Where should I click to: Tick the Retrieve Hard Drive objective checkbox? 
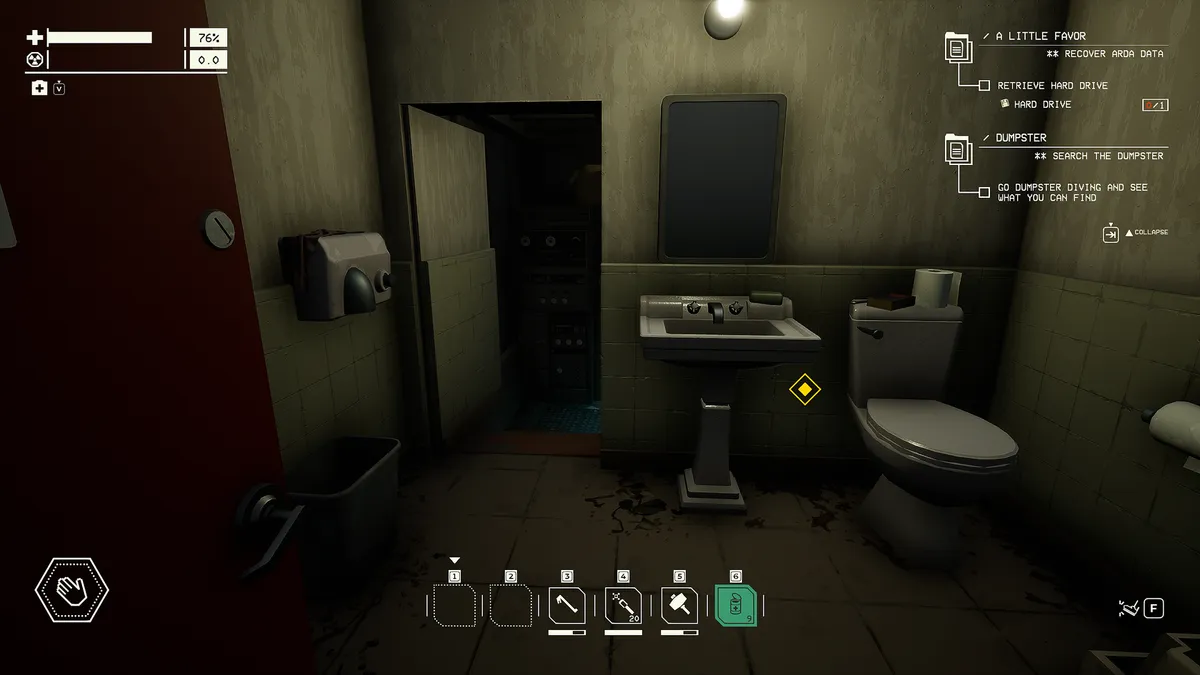985,86
